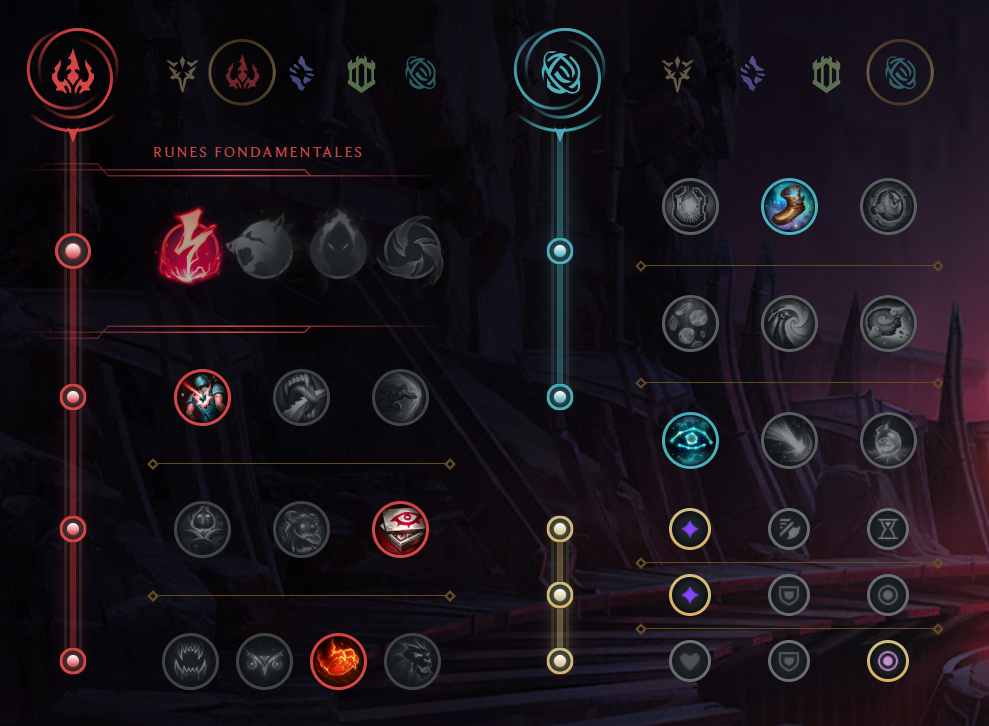
Task: Choose the hourglass ability haste shard
Action: pyautogui.click(x=888, y=529)
